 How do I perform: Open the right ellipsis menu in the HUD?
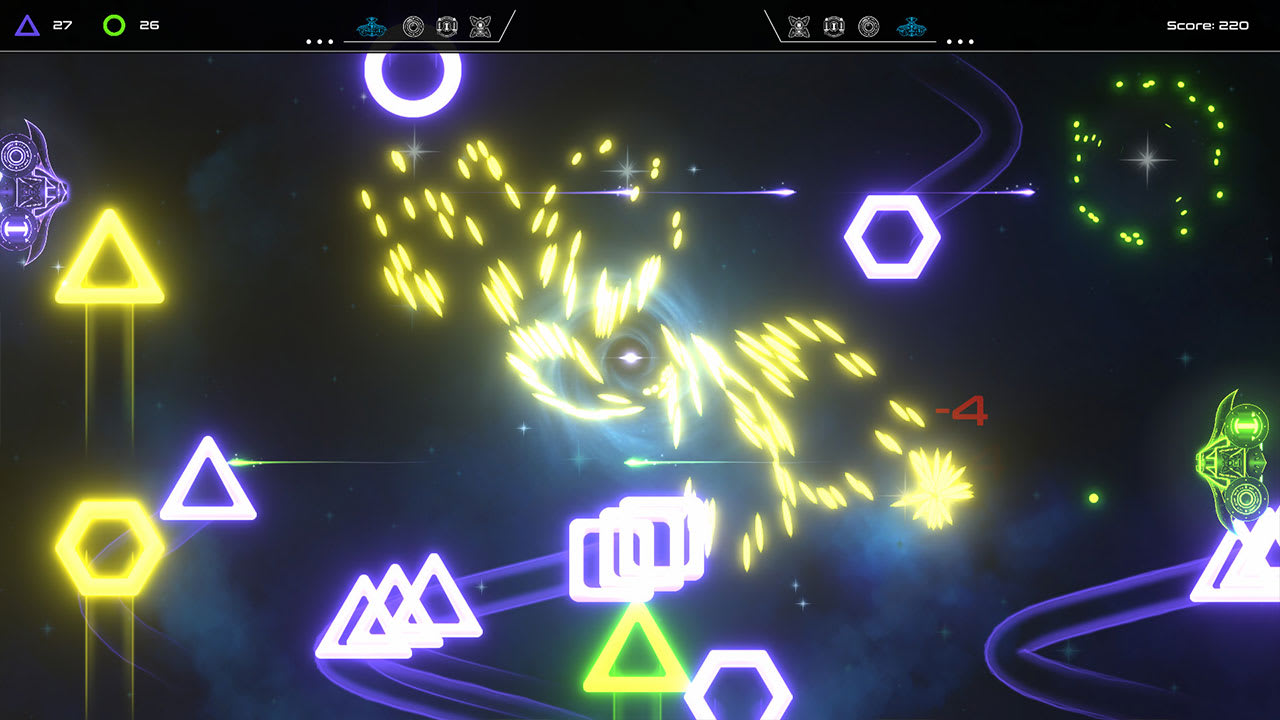point(962,41)
